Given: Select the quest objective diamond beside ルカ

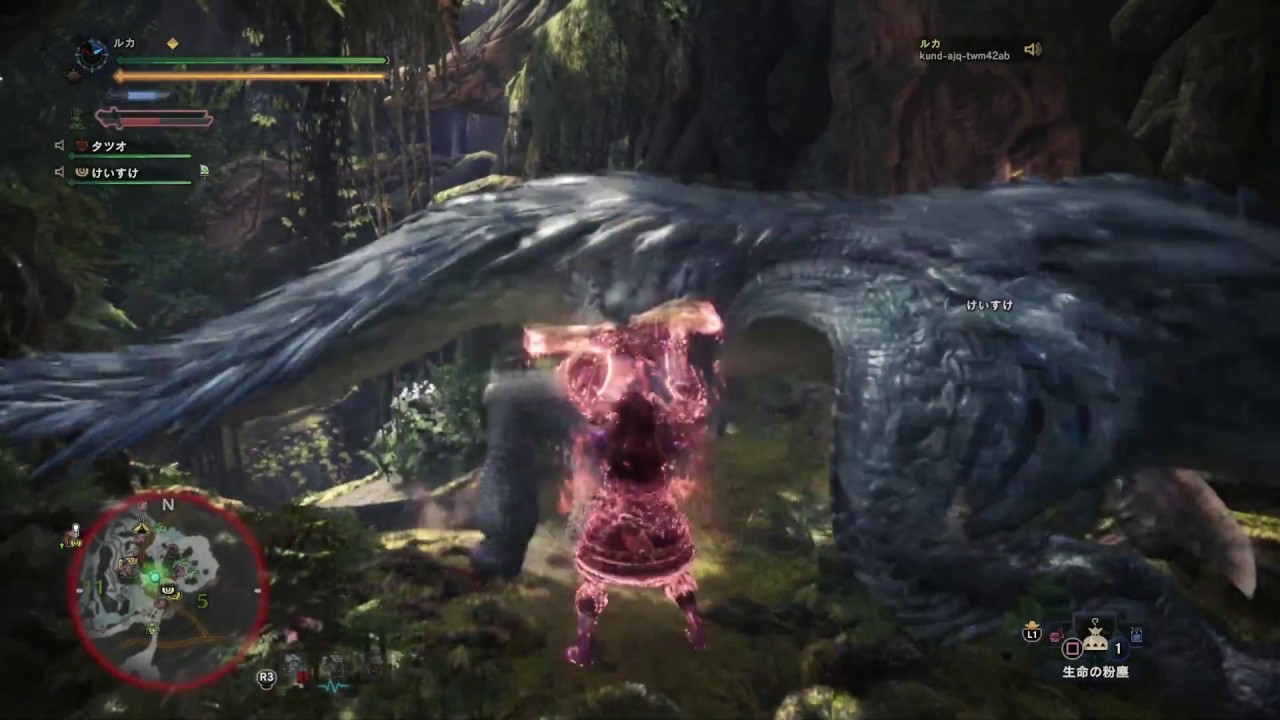Looking at the screenshot, I should coord(172,44).
